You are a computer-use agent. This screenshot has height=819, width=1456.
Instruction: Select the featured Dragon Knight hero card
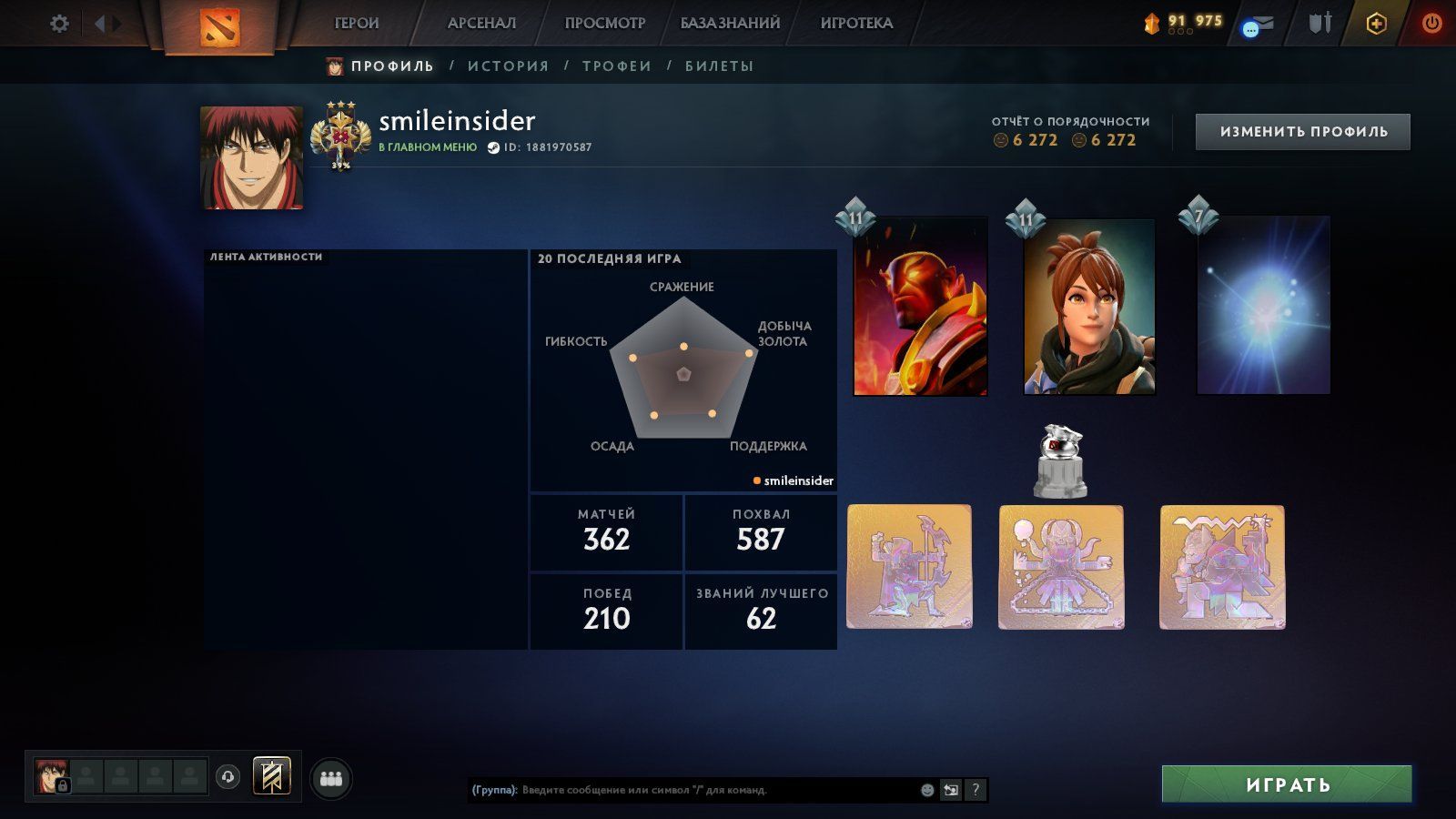920,307
